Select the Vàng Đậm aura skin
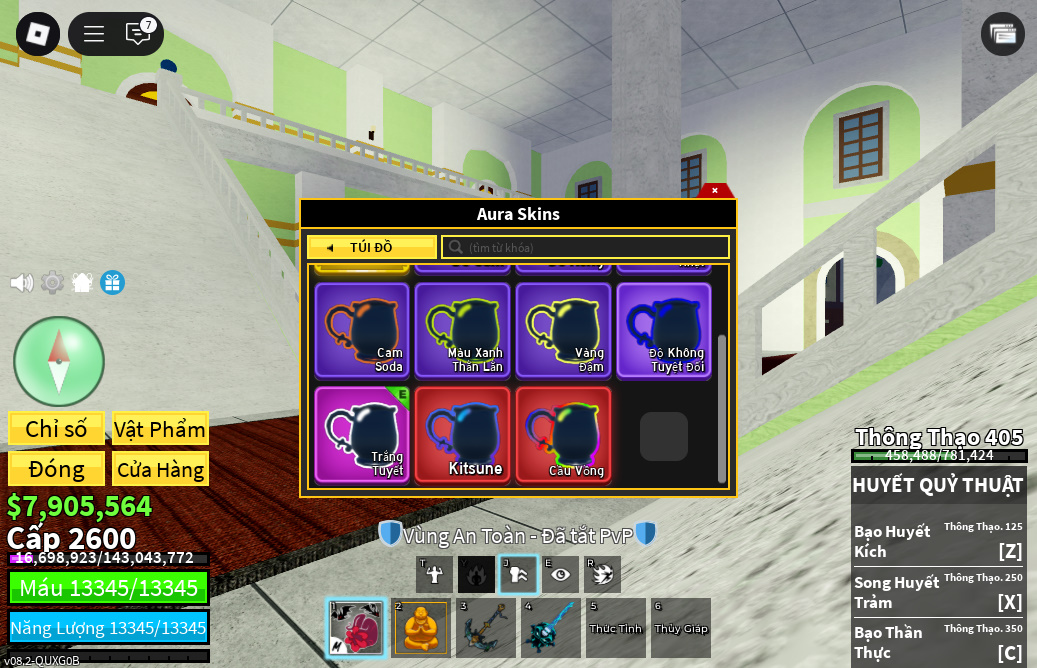This screenshot has height=668, width=1037. 563,330
